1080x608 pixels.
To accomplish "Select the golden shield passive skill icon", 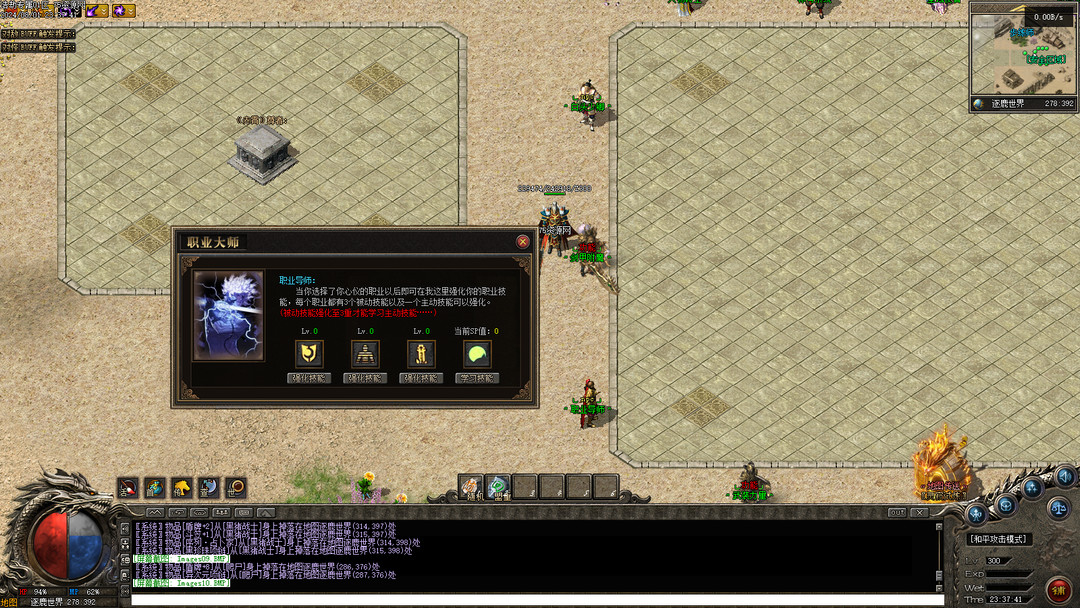I will [309, 353].
